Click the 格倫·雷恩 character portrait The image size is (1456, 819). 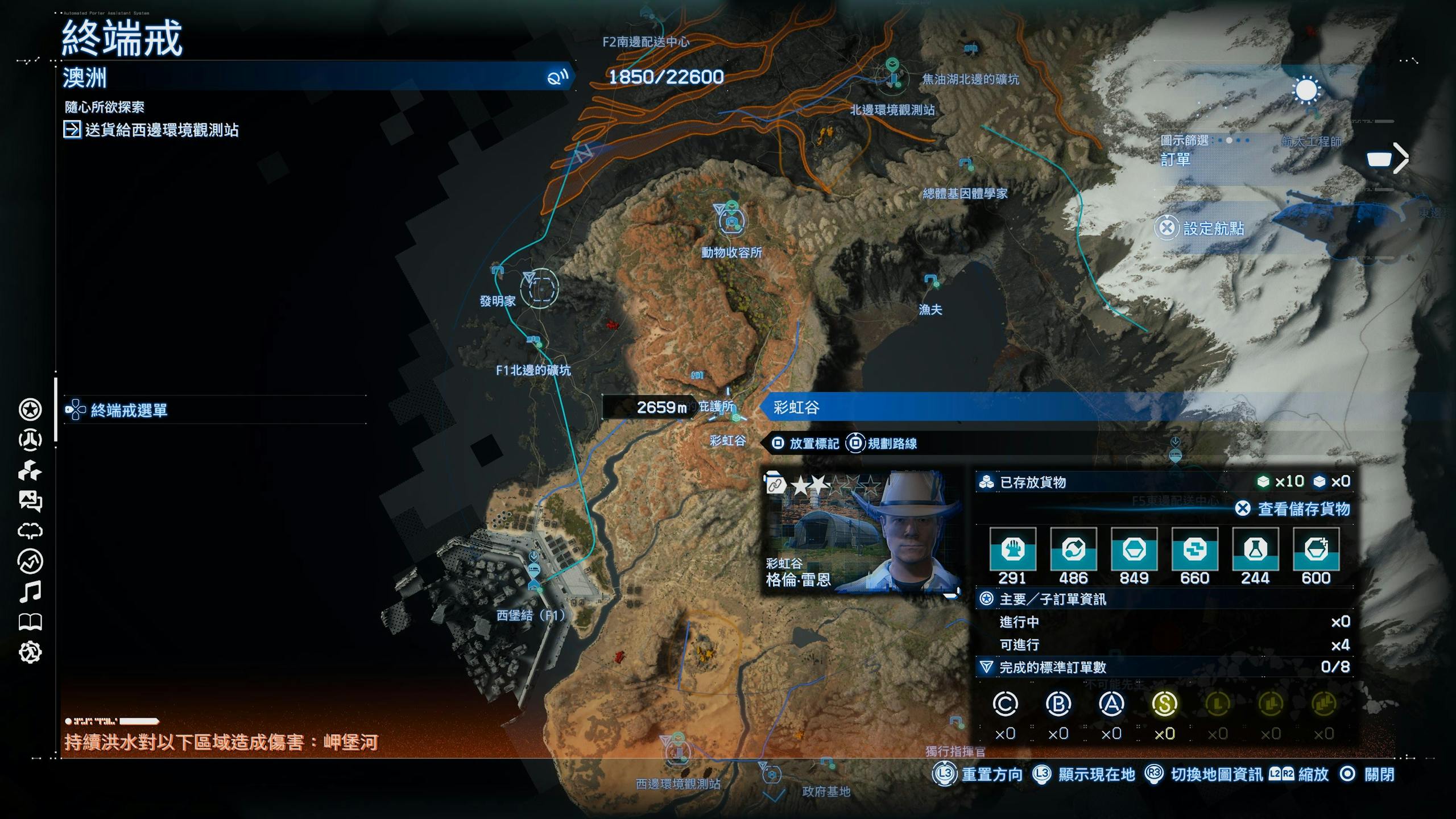(x=862, y=531)
